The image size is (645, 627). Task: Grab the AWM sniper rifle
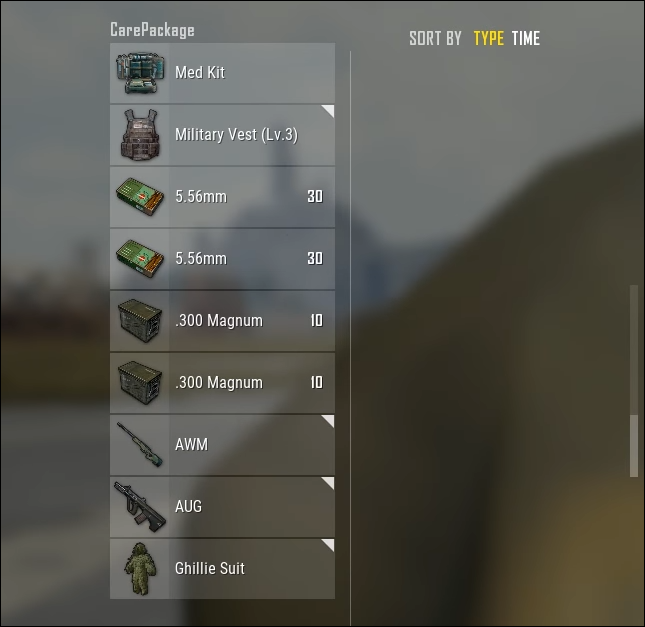pos(222,445)
